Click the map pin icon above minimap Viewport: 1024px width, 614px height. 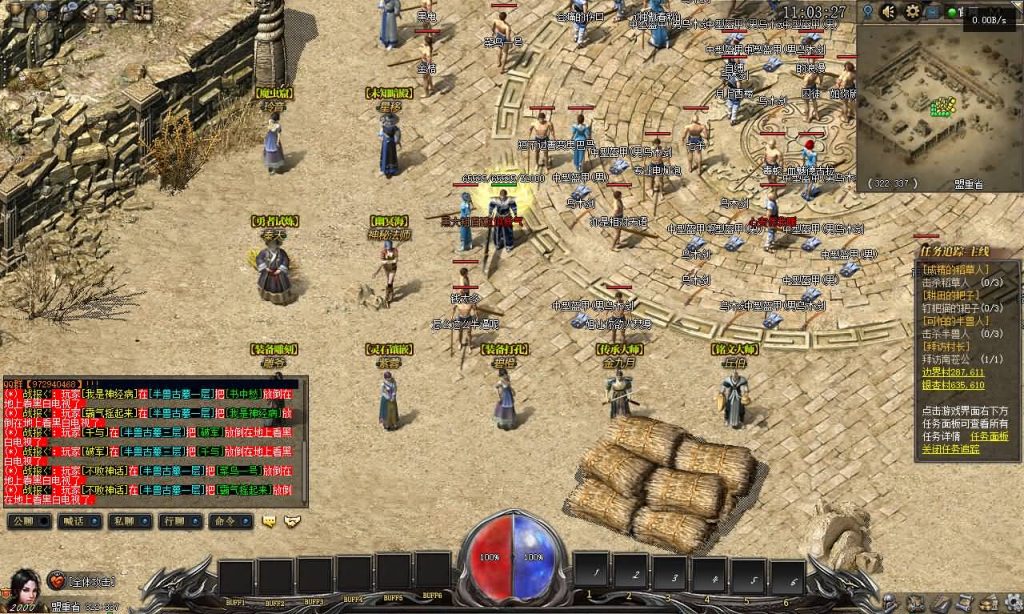pyautogui.click(x=868, y=12)
